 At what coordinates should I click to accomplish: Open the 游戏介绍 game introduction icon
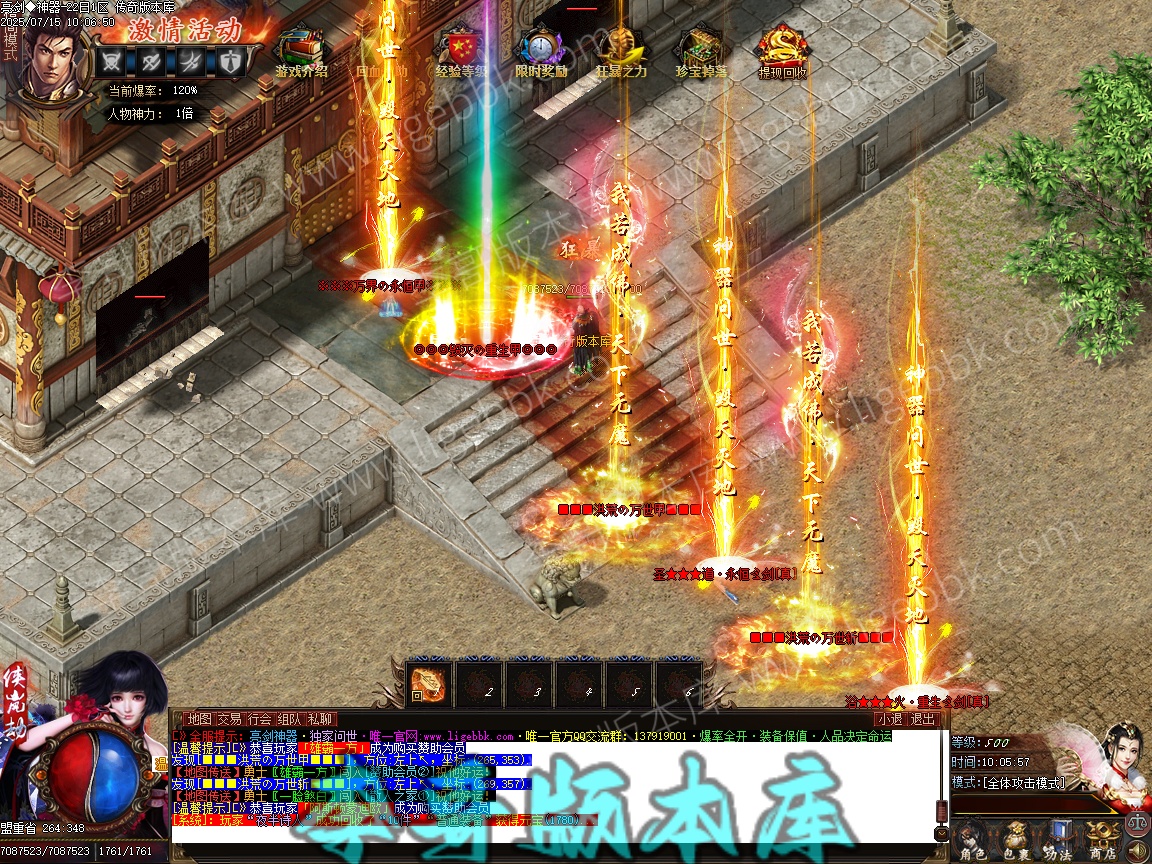pos(301,48)
